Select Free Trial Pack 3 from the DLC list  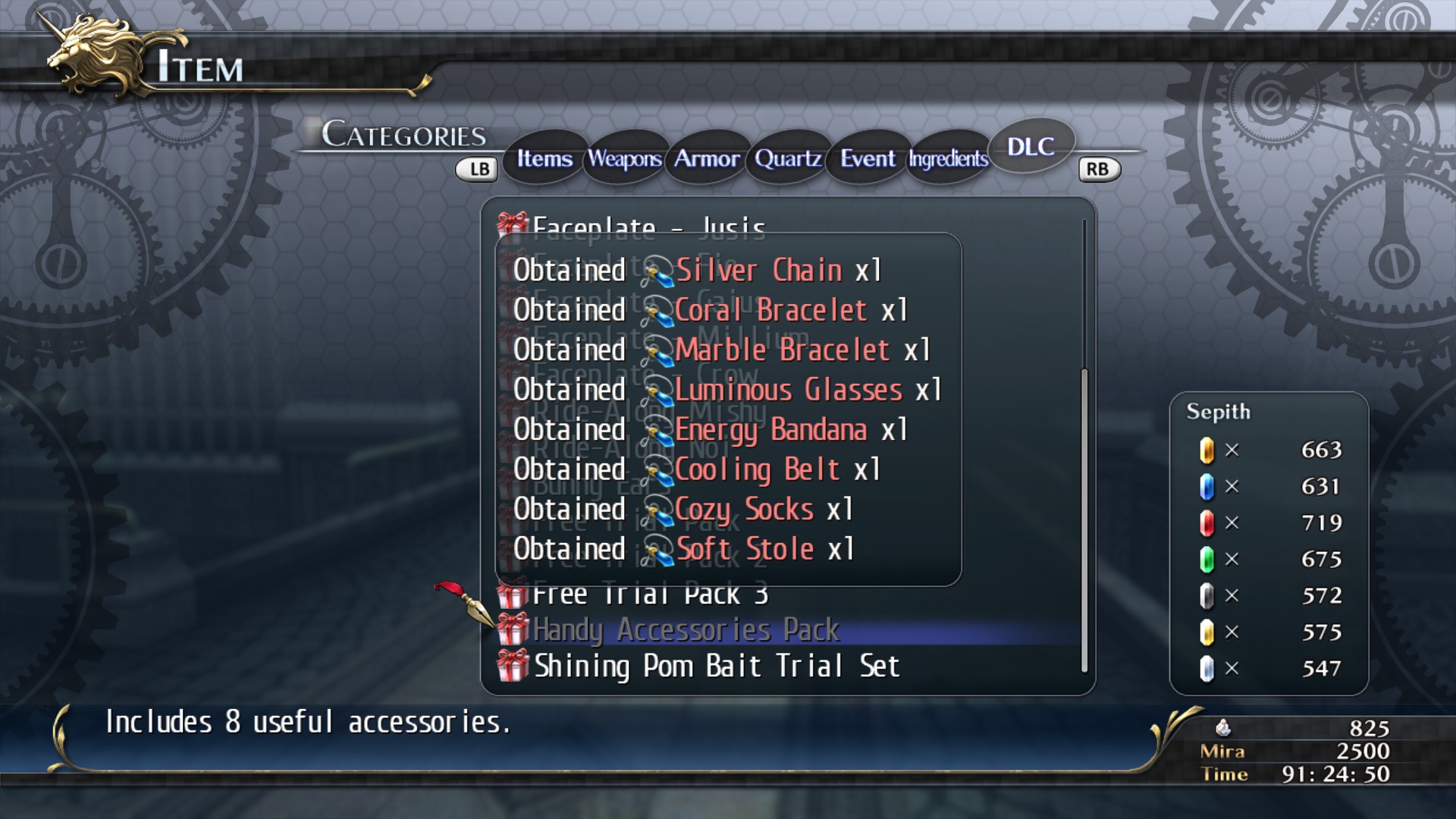pos(651,595)
